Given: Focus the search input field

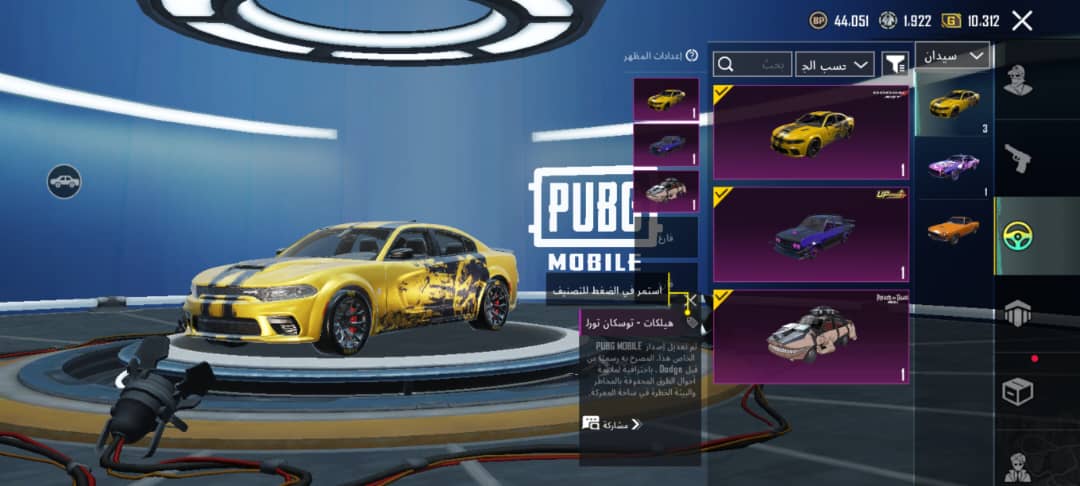Looking at the screenshot, I should click(x=752, y=64).
